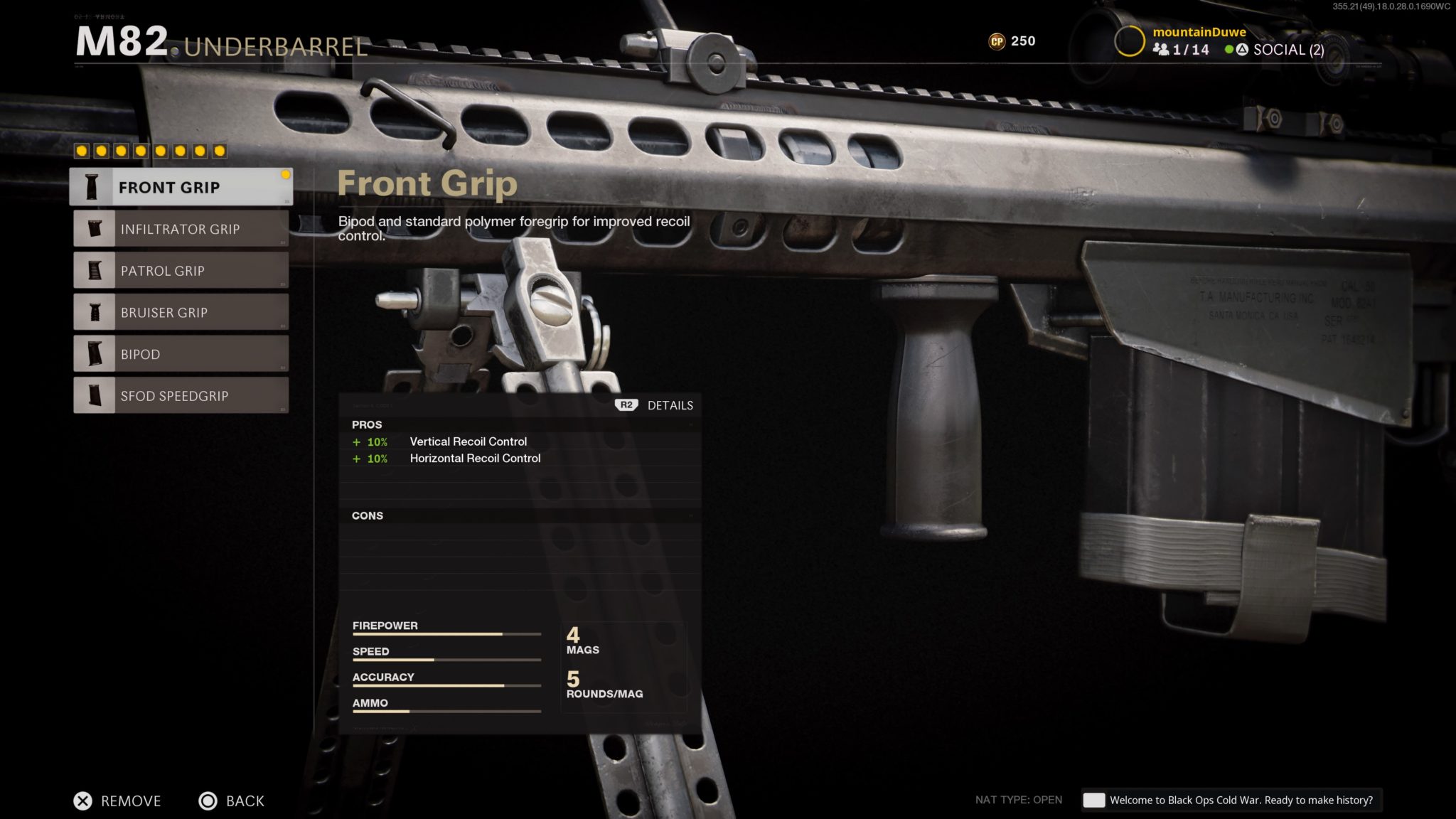Collapse the Cons section
The height and width of the screenshot is (819, 1456).
[x=368, y=515]
